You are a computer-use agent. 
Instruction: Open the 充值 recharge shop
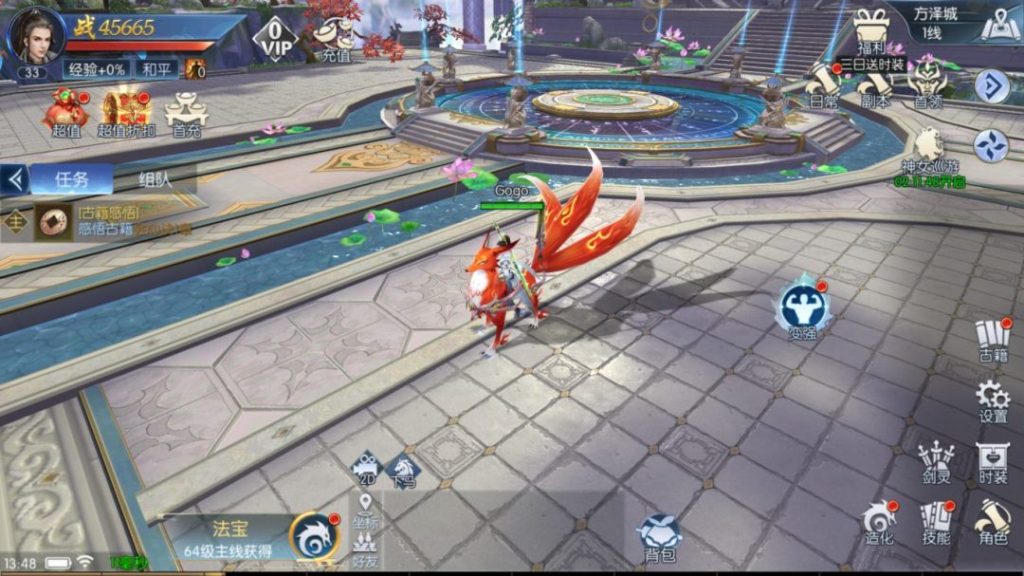click(334, 40)
